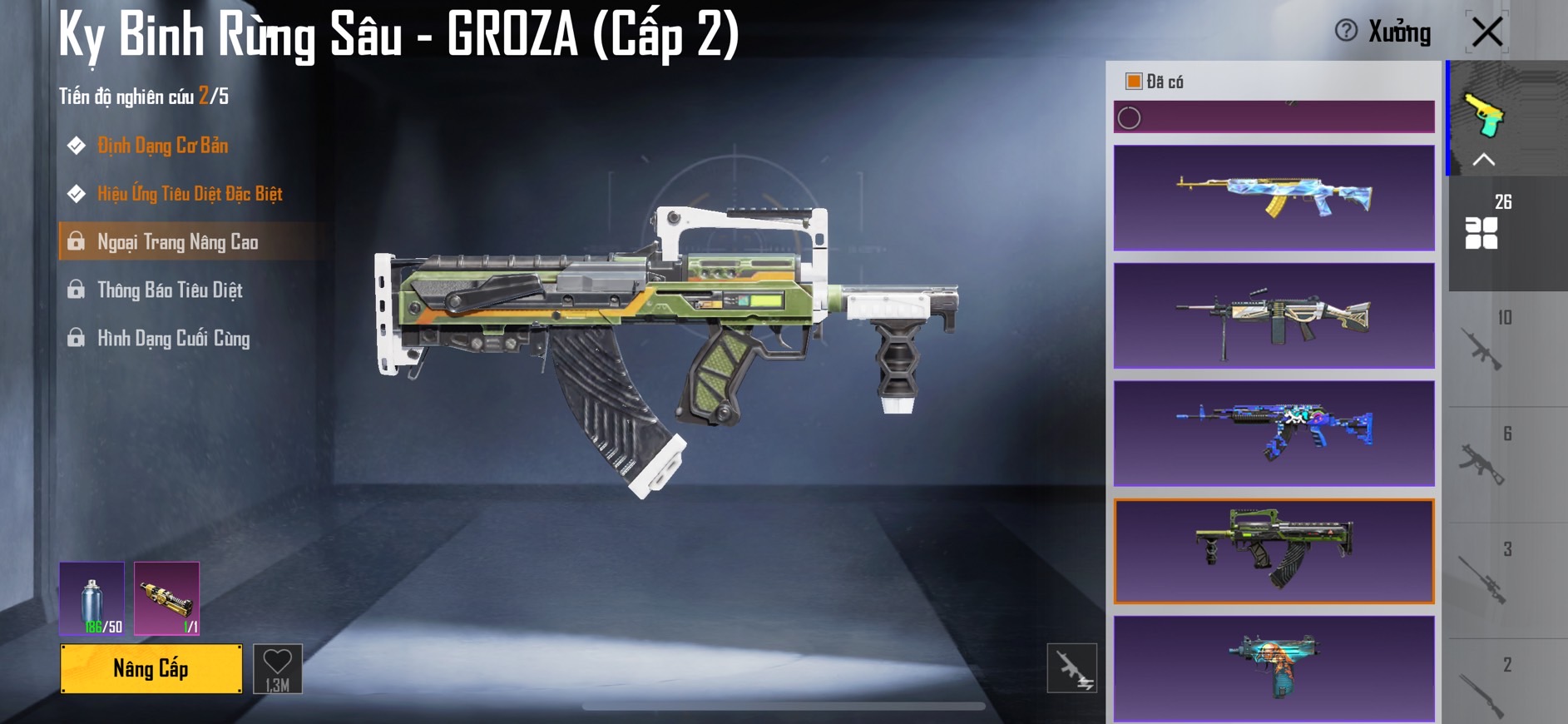The width and height of the screenshot is (1568, 724).
Task: Select the spray paint can material slot
Action: [92, 598]
